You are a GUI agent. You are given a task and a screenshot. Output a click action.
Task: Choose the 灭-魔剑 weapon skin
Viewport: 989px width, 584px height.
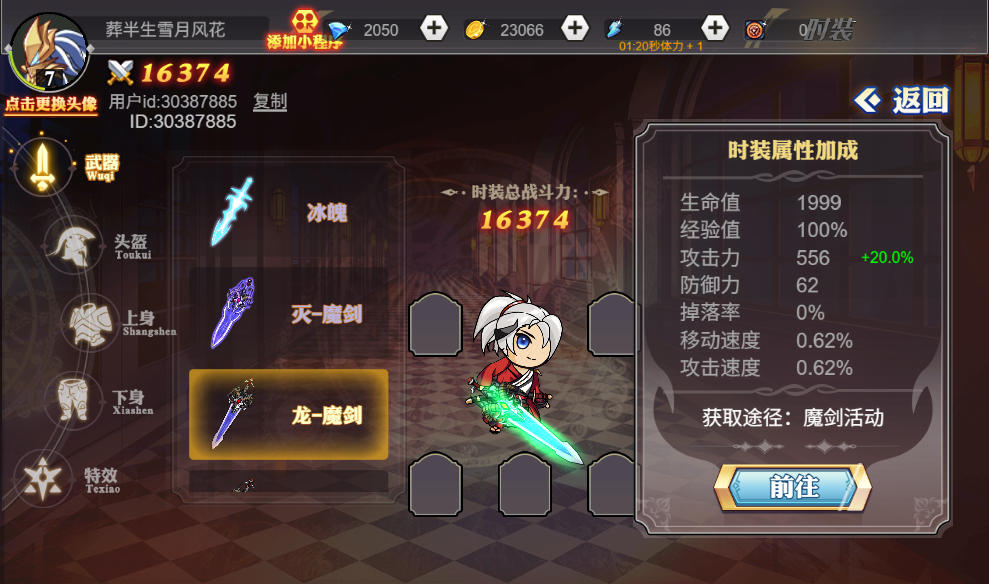click(288, 314)
